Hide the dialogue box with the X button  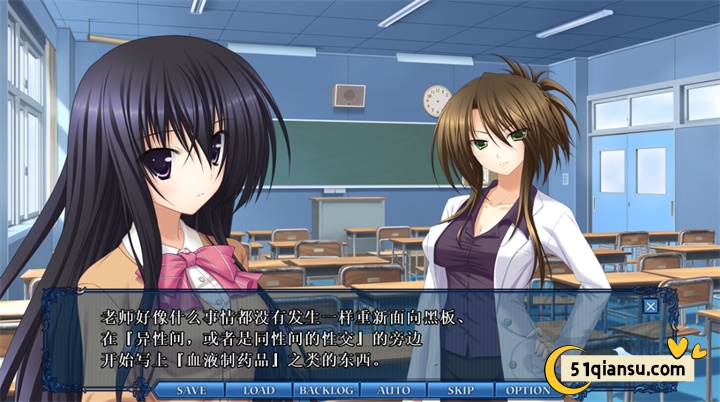point(651,306)
